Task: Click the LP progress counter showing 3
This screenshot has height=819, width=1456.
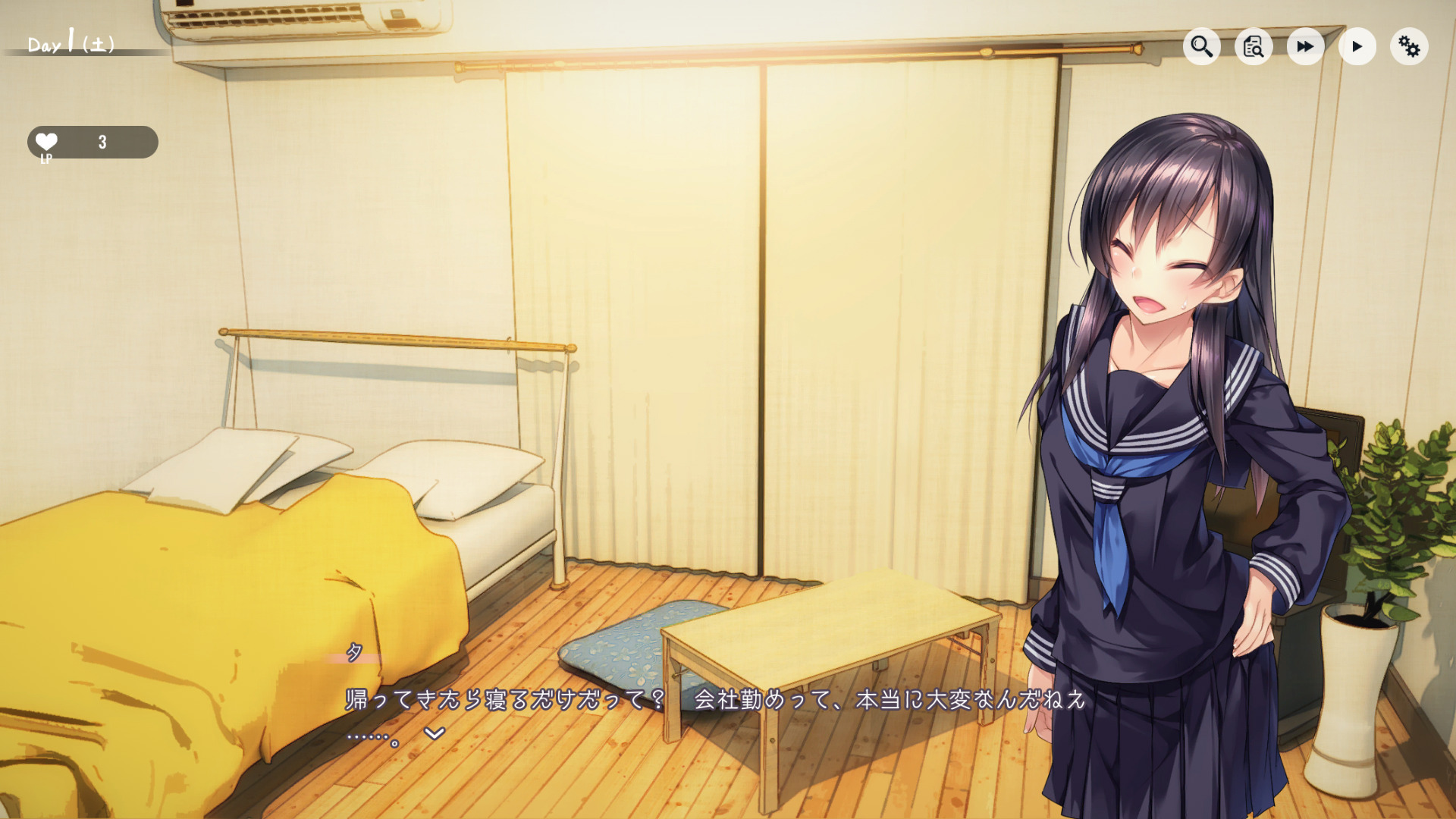Action: click(x=101, y=141)
